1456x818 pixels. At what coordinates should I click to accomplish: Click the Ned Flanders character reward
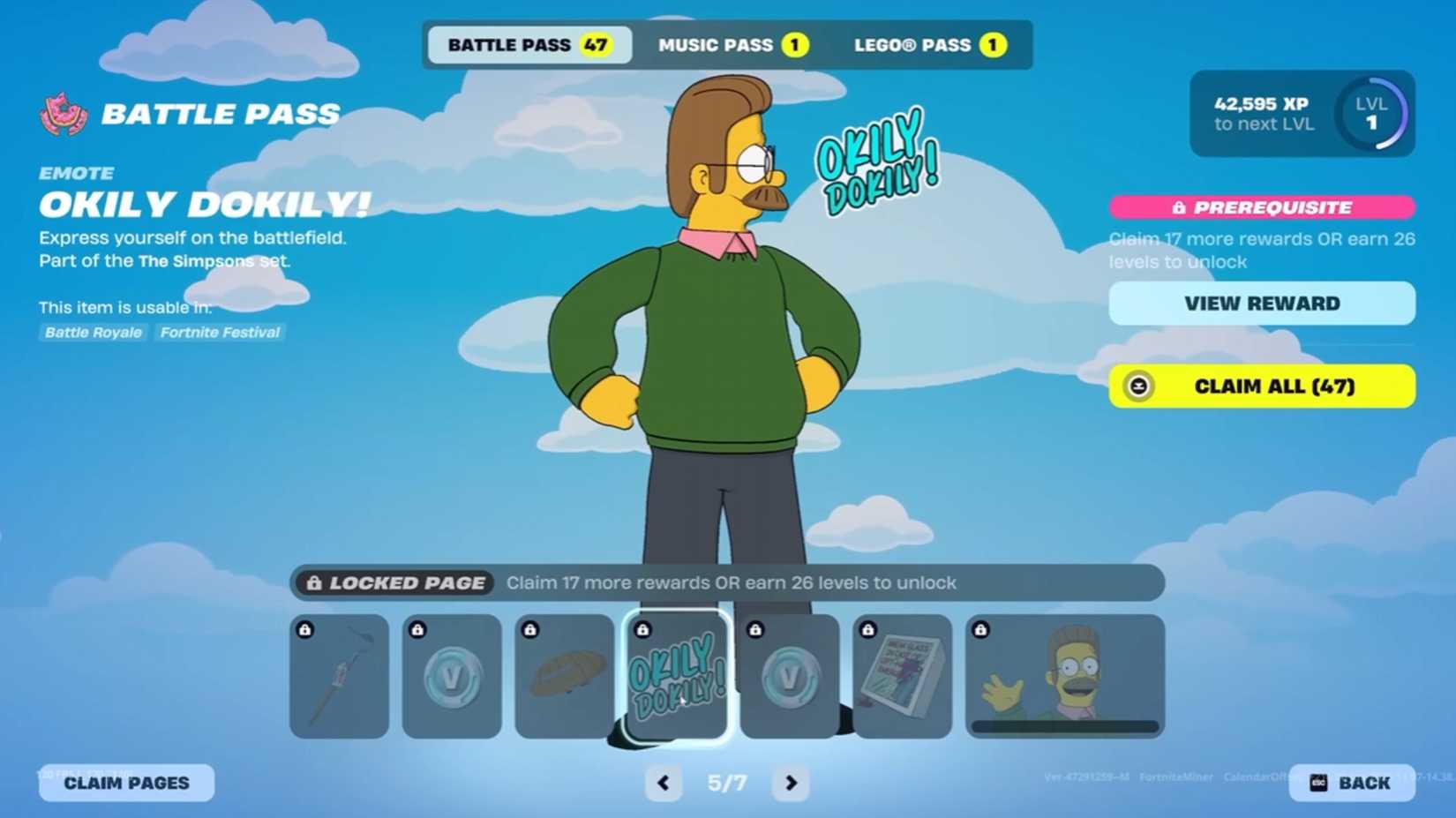1063,676
